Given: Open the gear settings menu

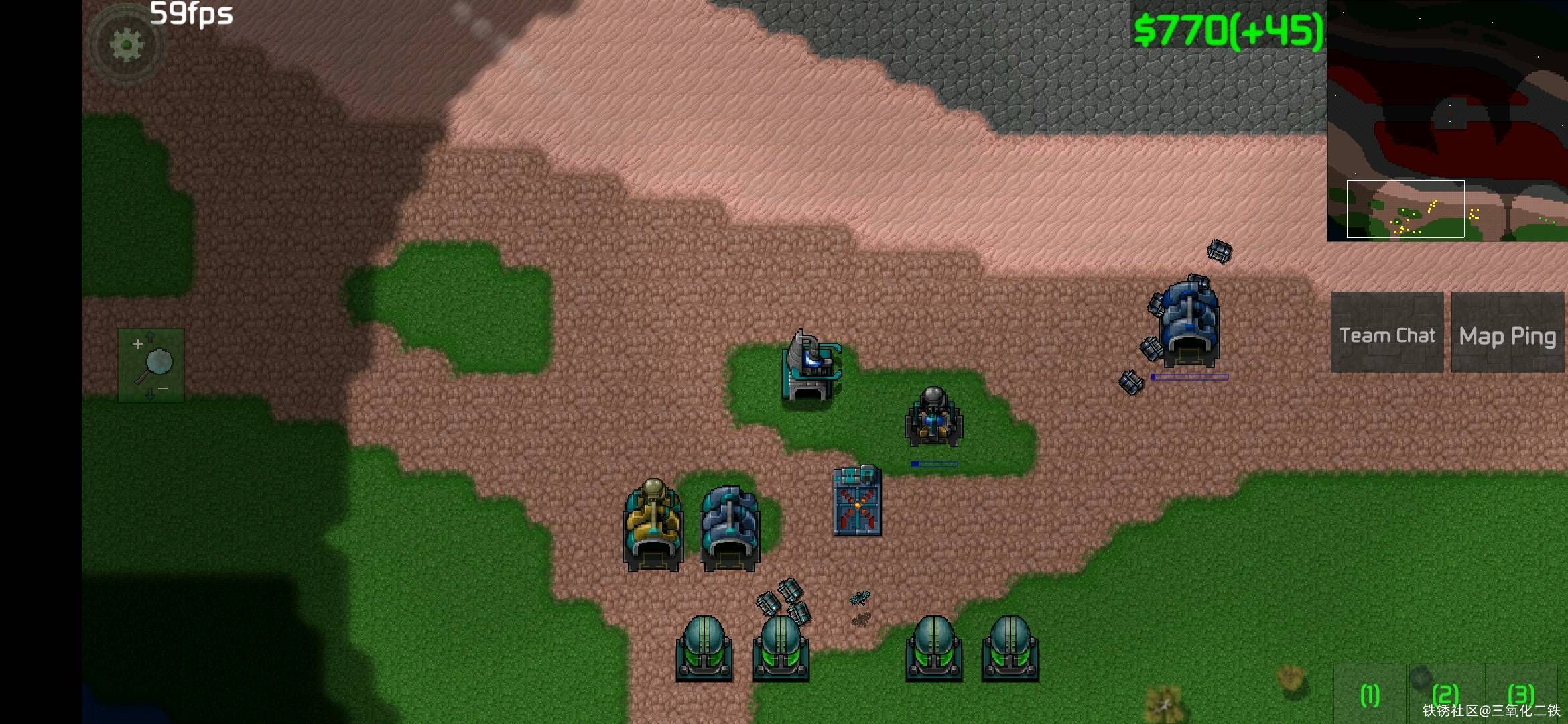Looking at the screenshot, I should pyautogui.click(x=126, y=46).
